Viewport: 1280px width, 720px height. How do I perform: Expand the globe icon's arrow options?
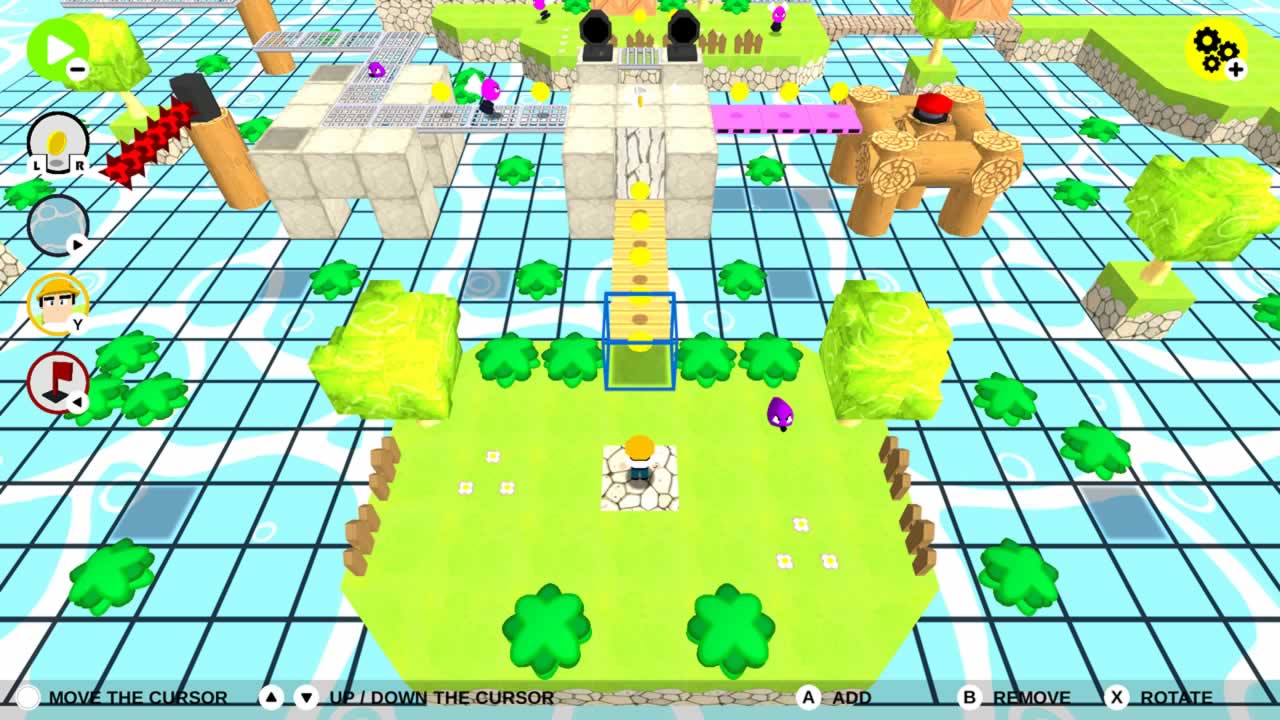pos(76,245)
